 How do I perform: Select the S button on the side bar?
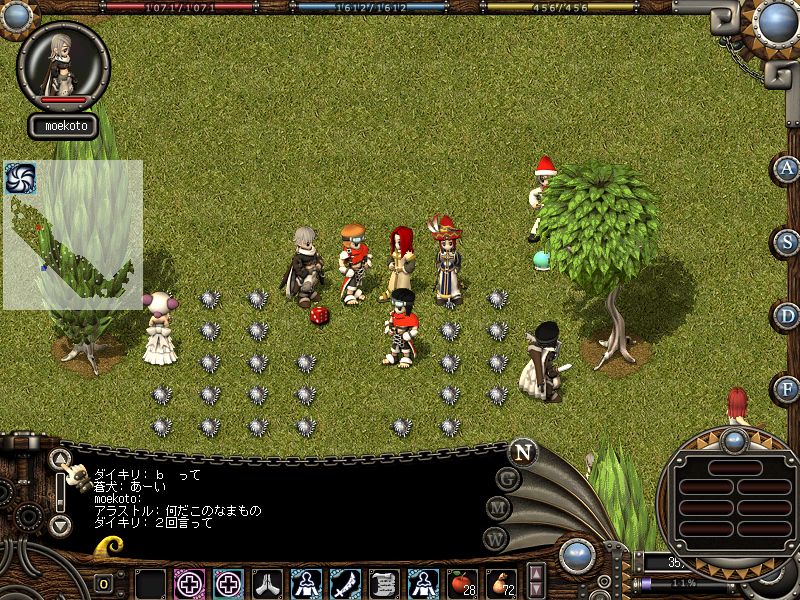pos(788,242)
